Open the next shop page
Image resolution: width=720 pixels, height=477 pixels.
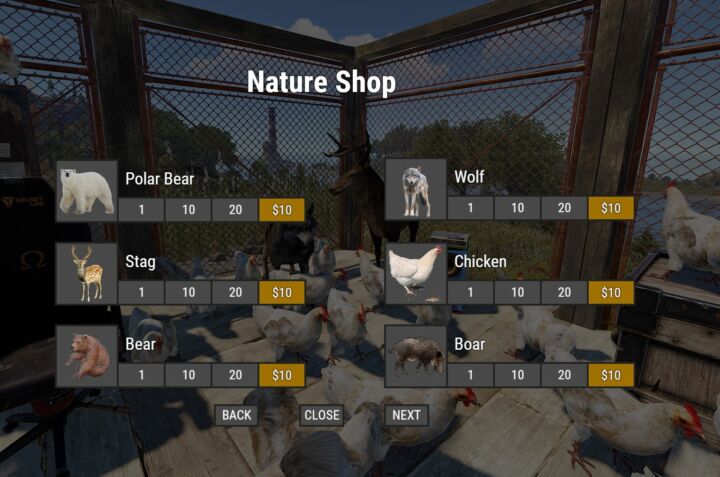click(x=406, y=415)
